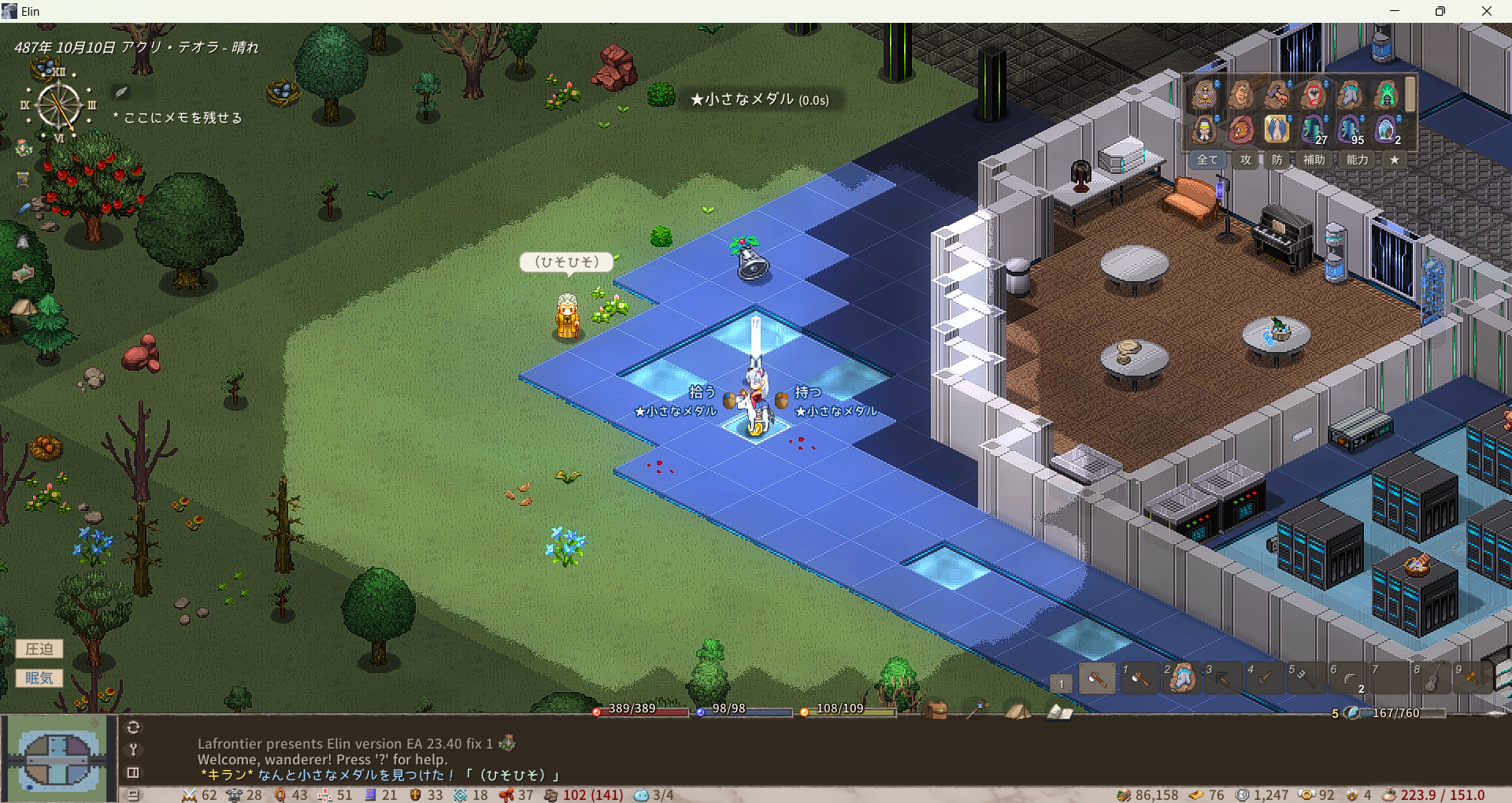Click the bed icon in left sidebar
The height and width of the screenshot is (803, 1512).
point(23,273)
